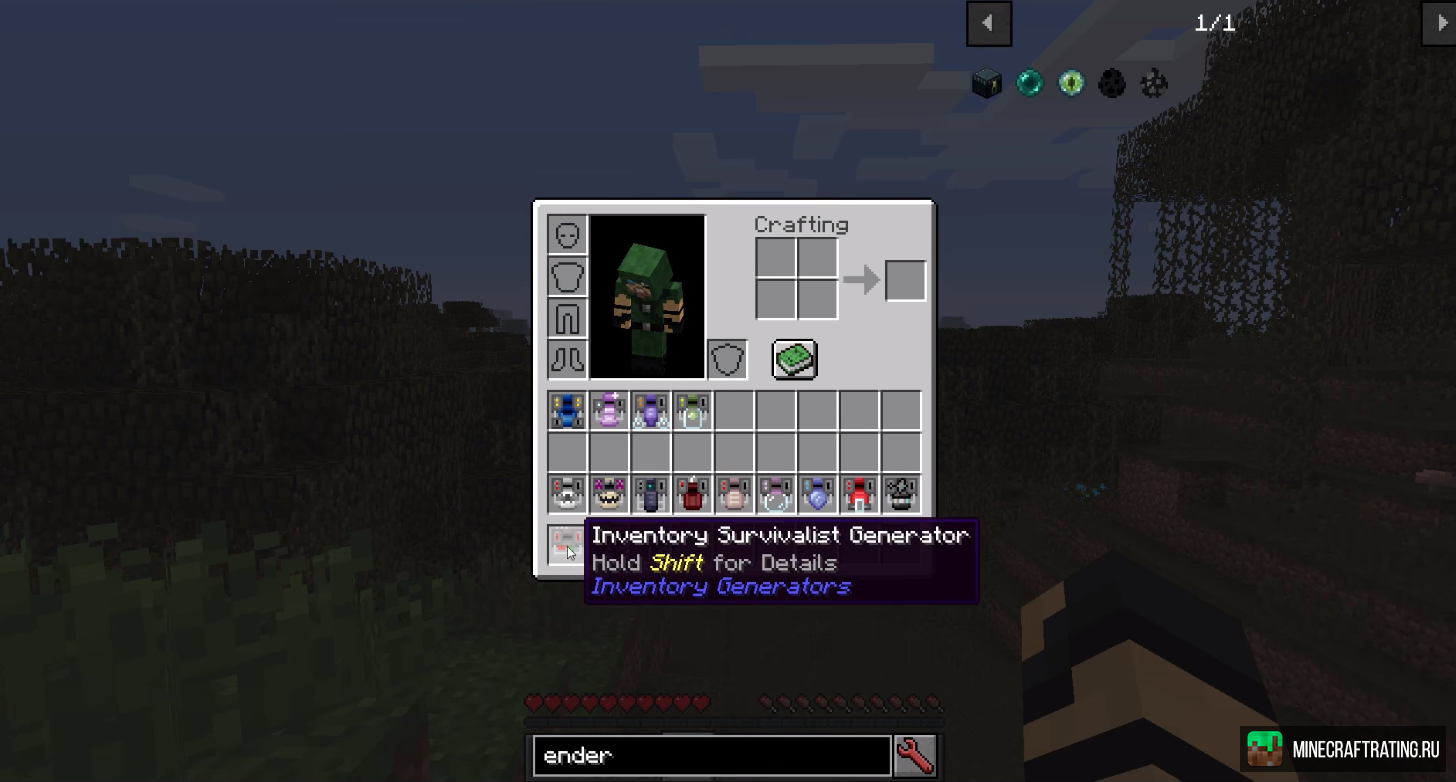Open the MINECRAFTRATING.RU watermark link
The width and height of the screenshot is (1456, 782).
[1345, 748]
